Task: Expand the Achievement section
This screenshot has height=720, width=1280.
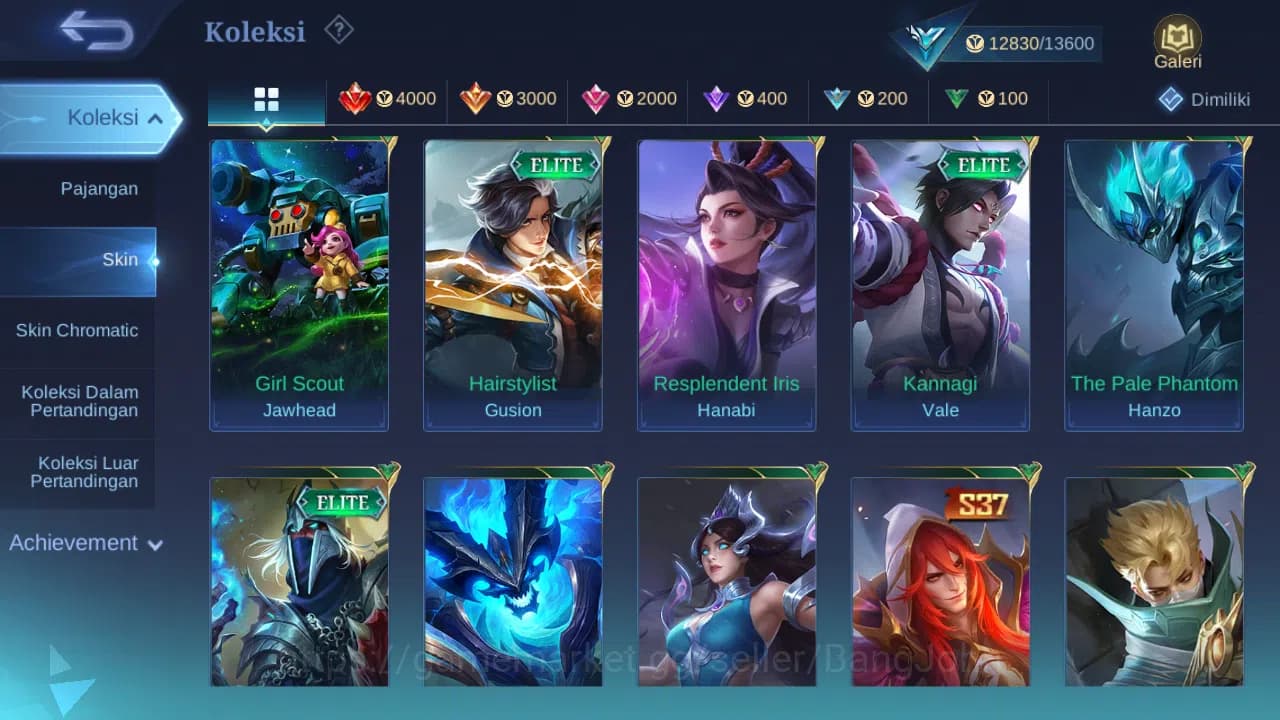Action: 85,543
